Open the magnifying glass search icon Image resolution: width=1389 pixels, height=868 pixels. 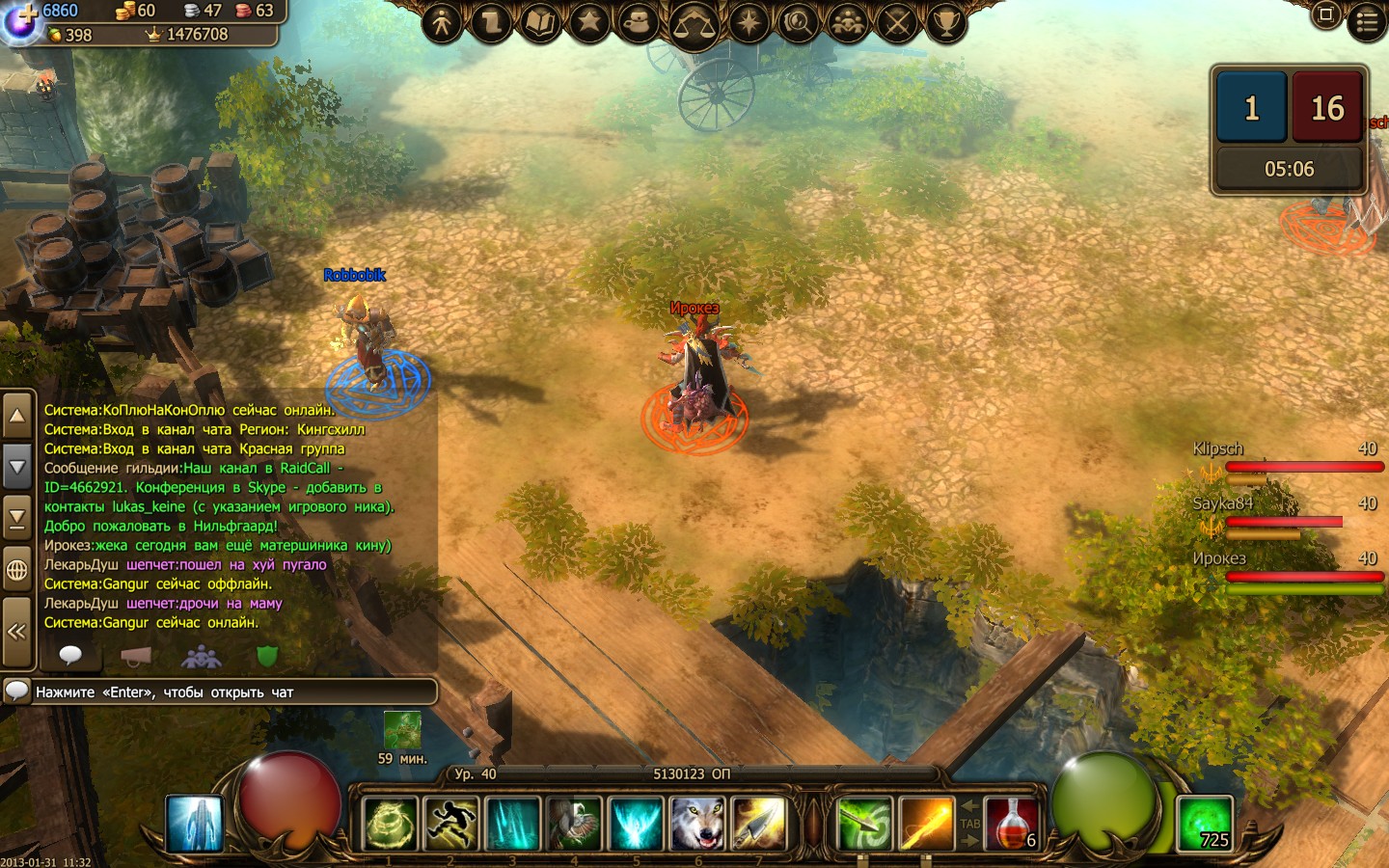[798, 21]
